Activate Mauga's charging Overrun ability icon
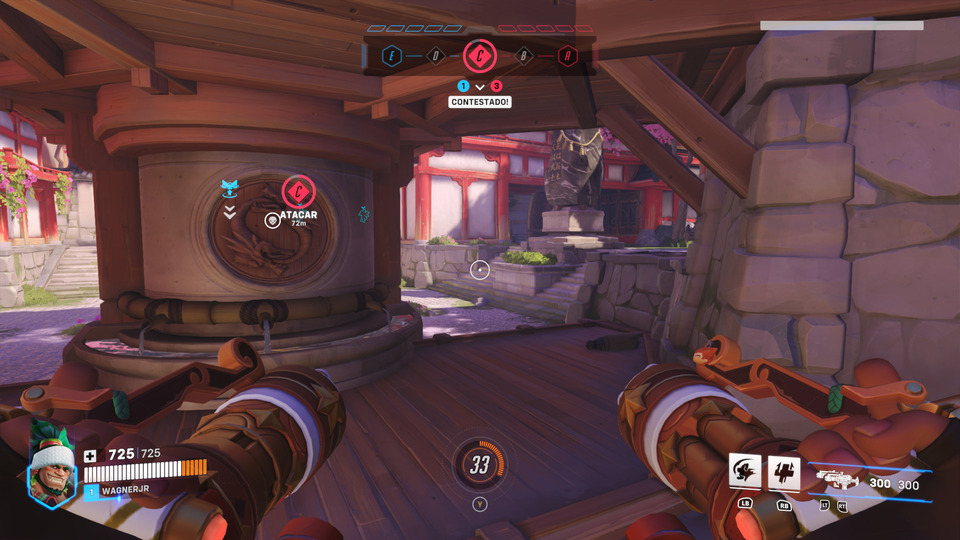Screen dimensions: 960x540 (745, 471)
